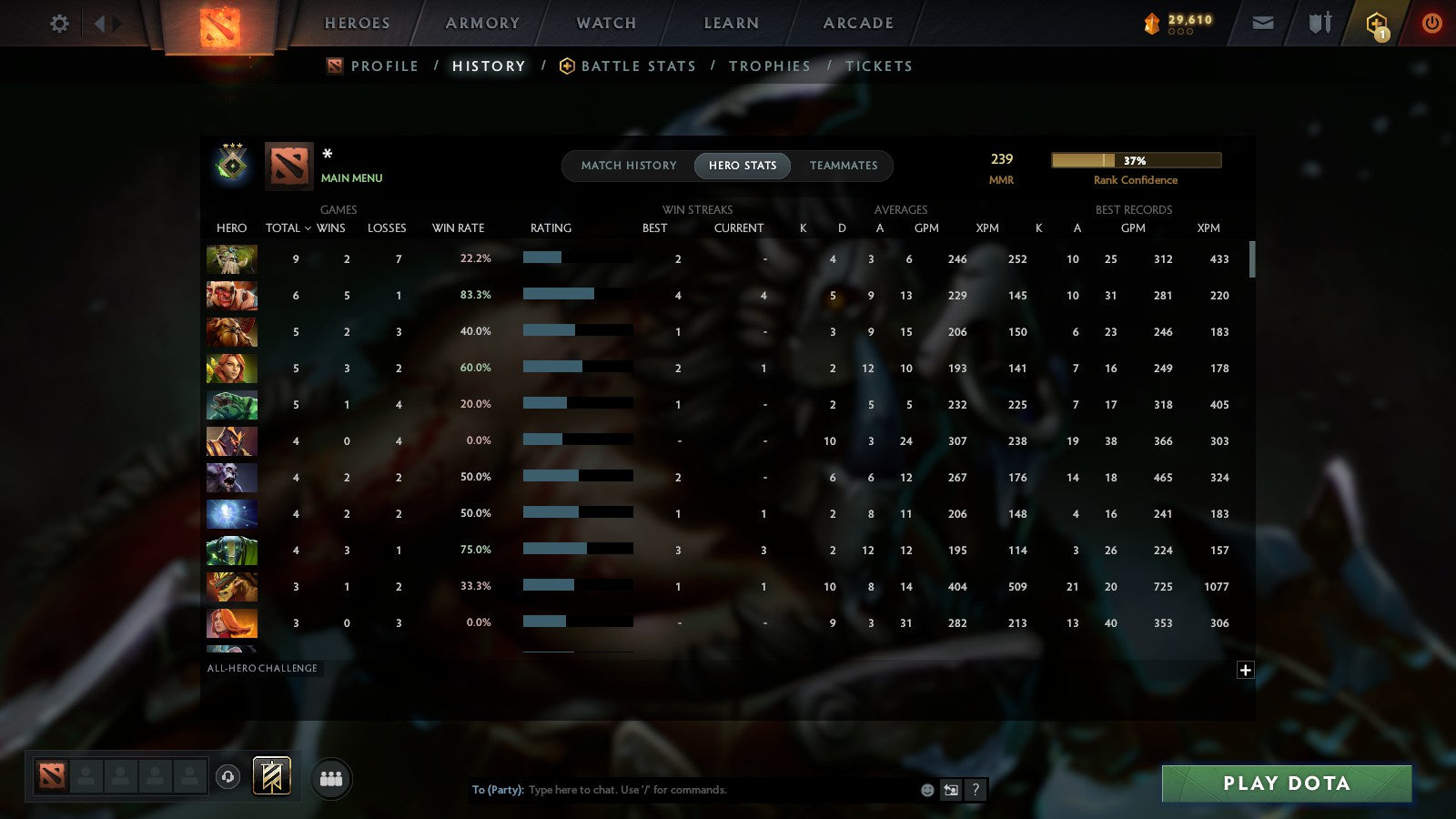Screen dimensions: 1456x819
Task: Open the friends list icon bottom left
Action: point(331,778)
